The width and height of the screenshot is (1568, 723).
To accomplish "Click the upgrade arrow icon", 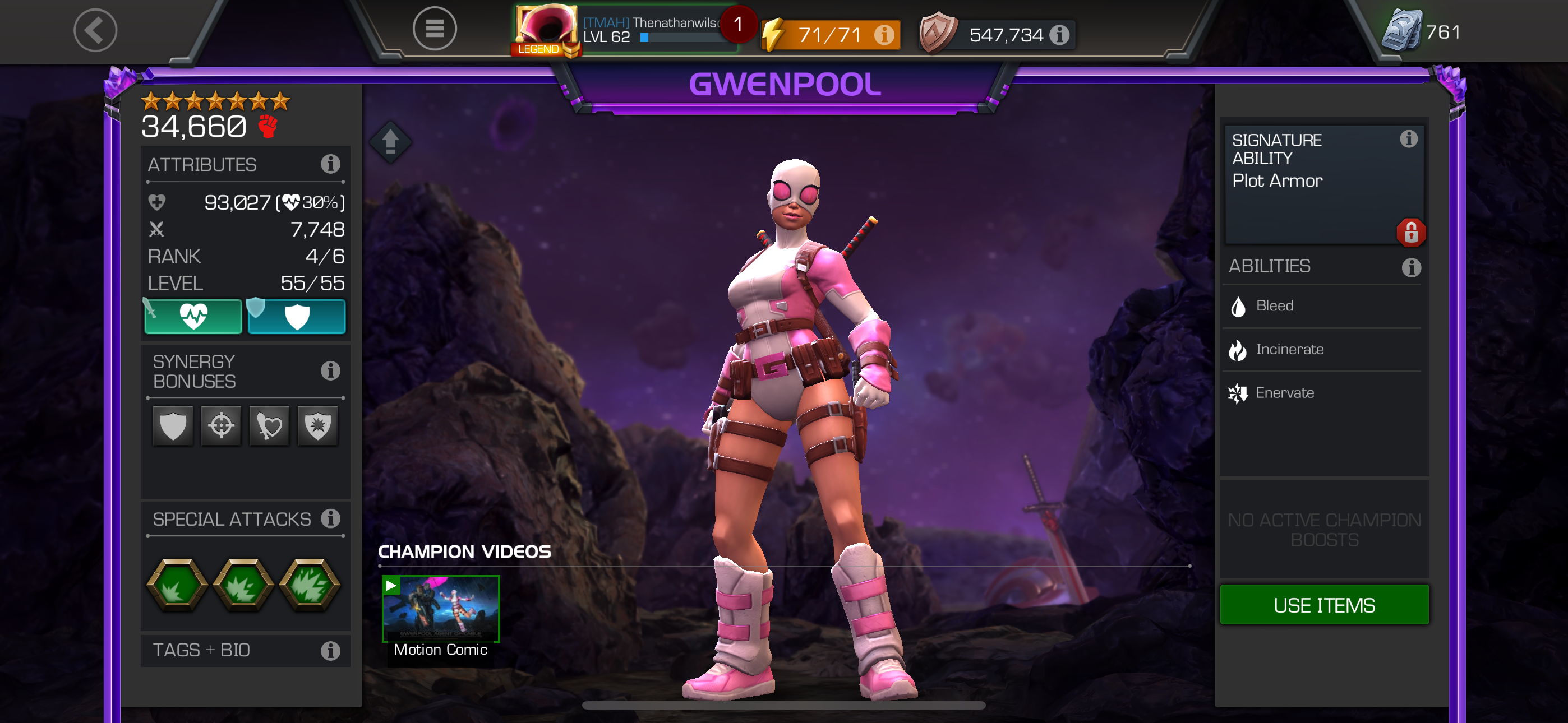I will [x=390, y=142].
